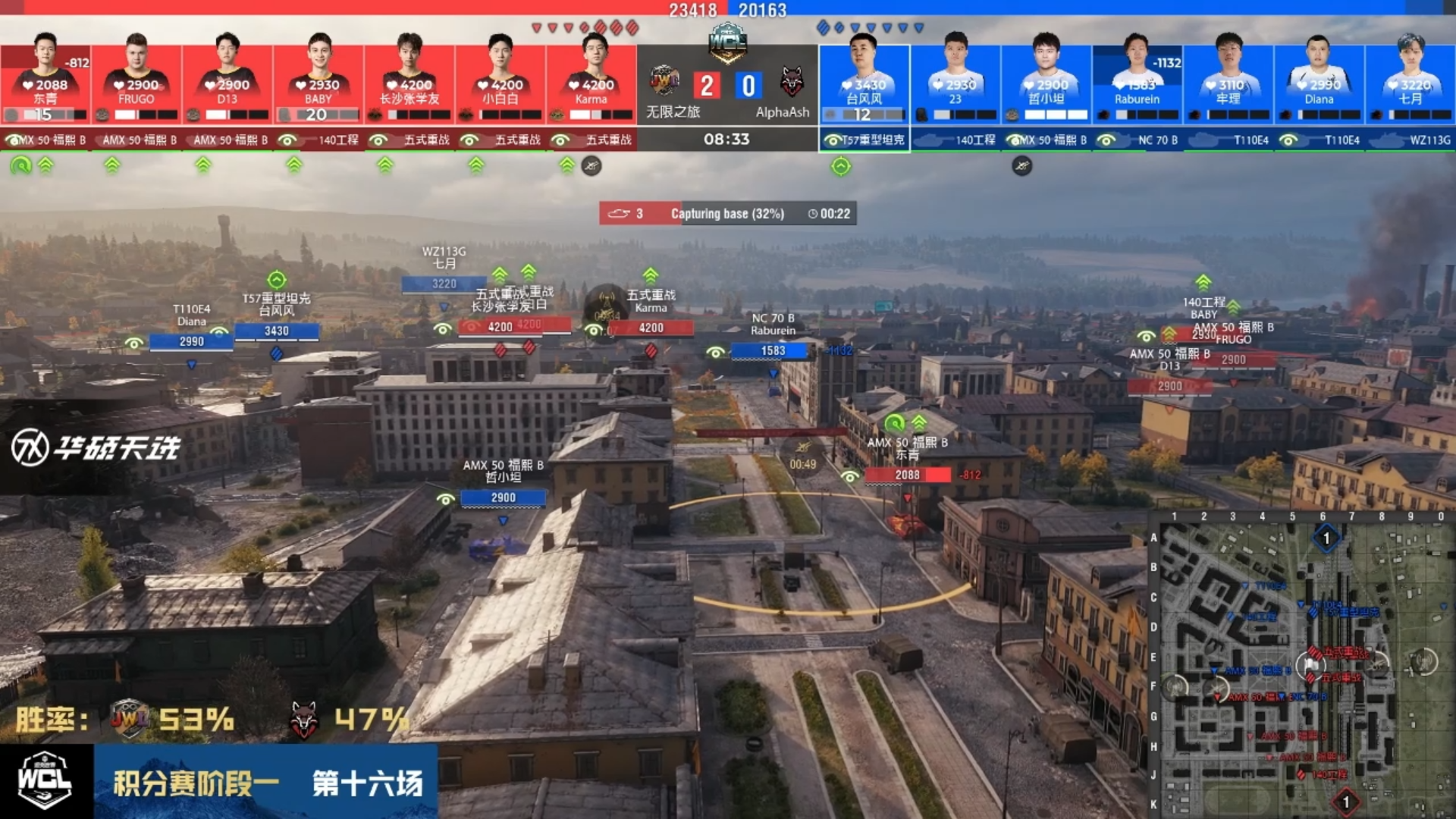This screenshot has height=819, width=1456.
Task: Select 哲小坦's AMX 50 tank marker
Action: (503, 497)
